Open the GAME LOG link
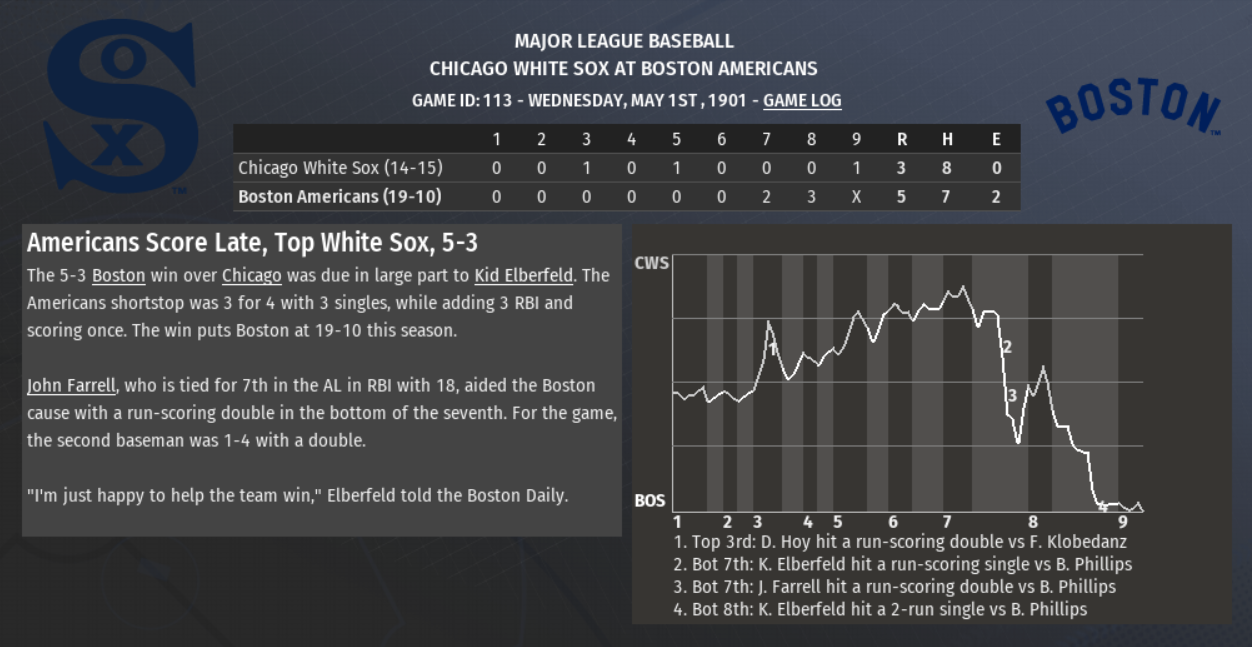The height and width of the screenshot is (647, 1252). click(802, 100)
